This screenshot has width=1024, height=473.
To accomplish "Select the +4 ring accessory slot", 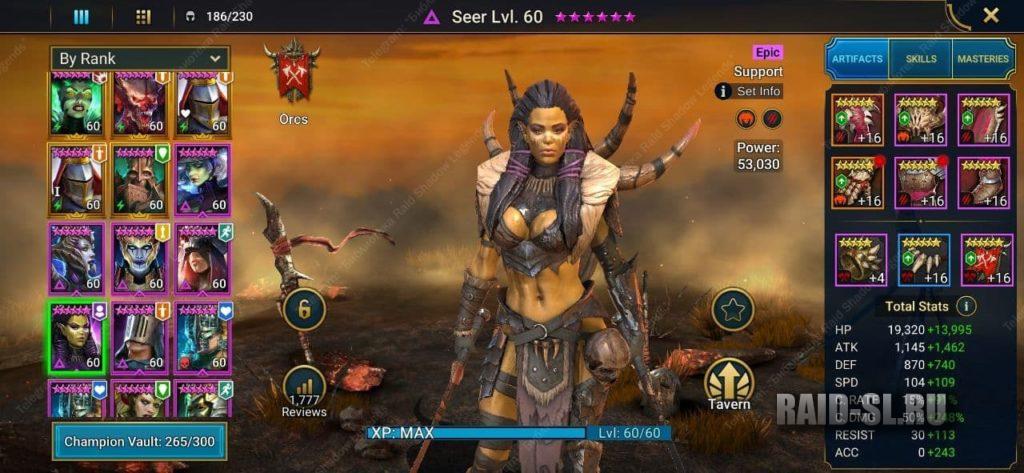I will [861, 260].
